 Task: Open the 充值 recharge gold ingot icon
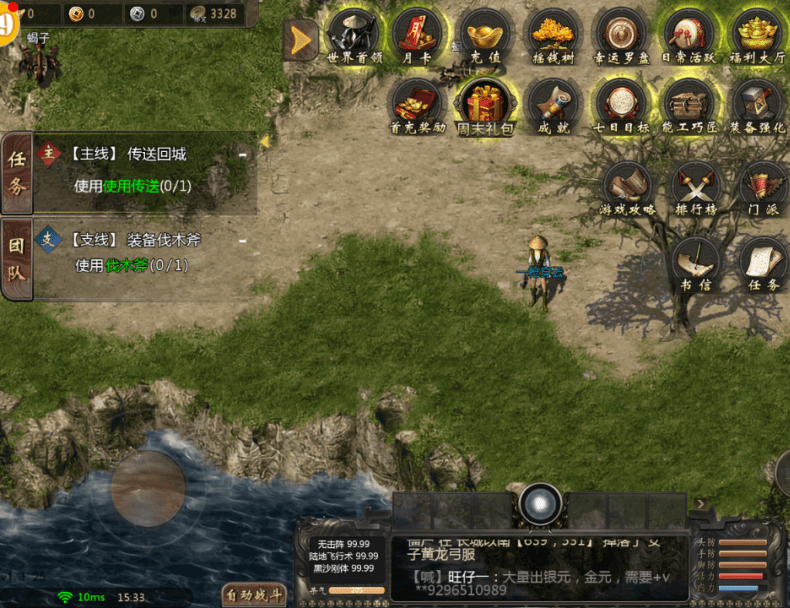point(486,35)
